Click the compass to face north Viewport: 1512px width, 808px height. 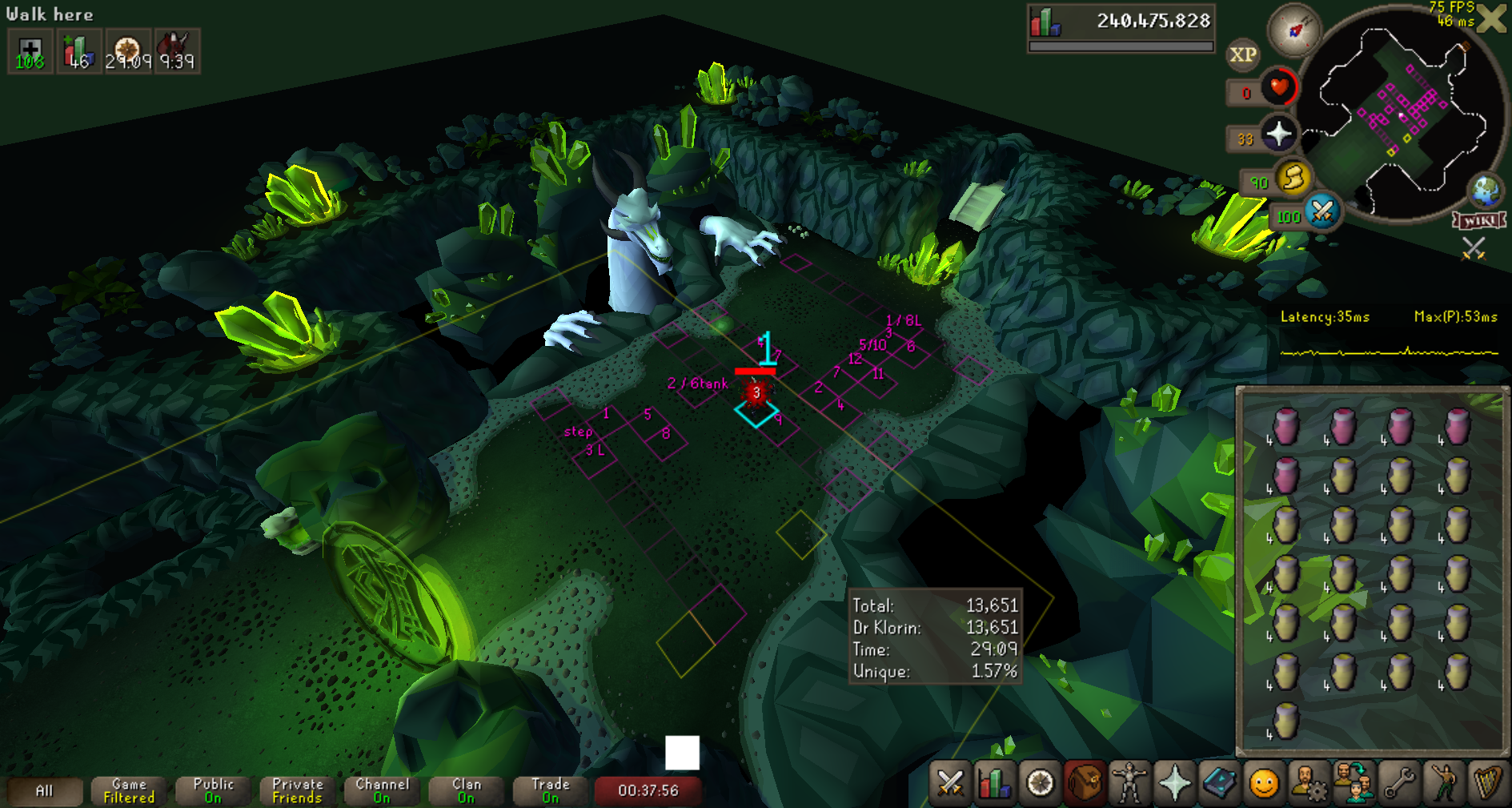[x=1293, y=30]
